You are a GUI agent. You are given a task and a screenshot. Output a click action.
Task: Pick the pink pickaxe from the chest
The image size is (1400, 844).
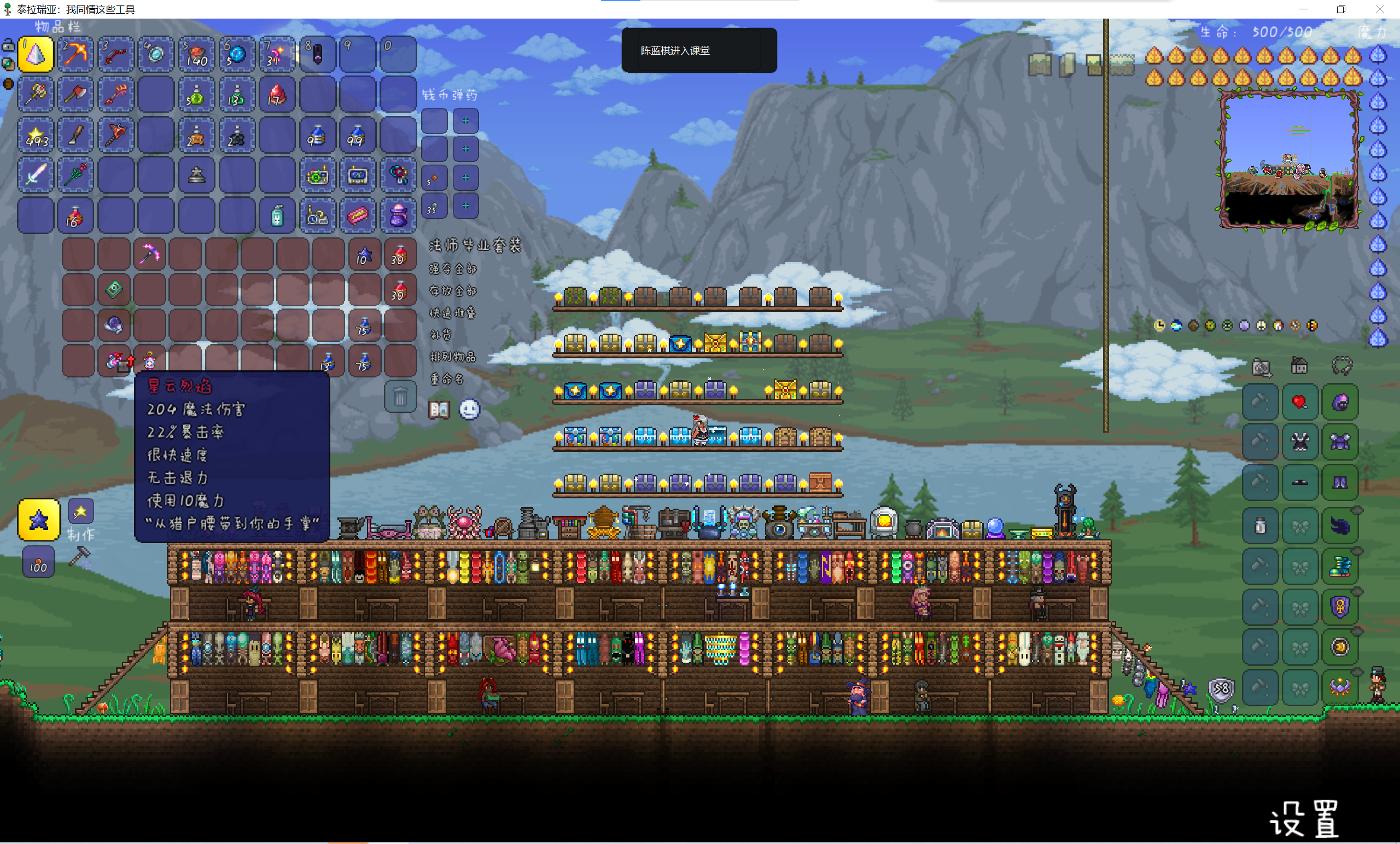click(149, 254)
